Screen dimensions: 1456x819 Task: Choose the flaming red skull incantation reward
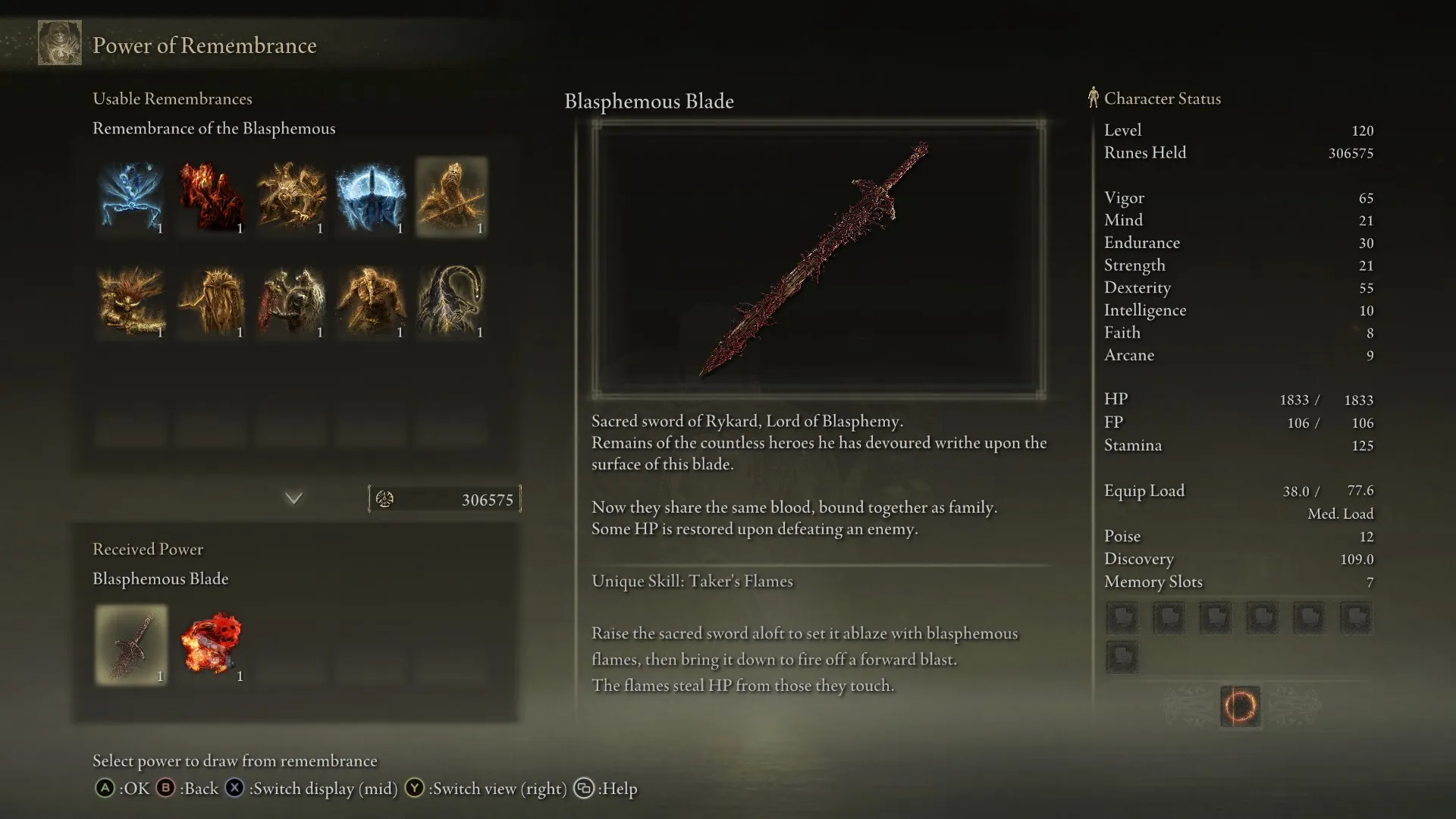tap(212, 645)
